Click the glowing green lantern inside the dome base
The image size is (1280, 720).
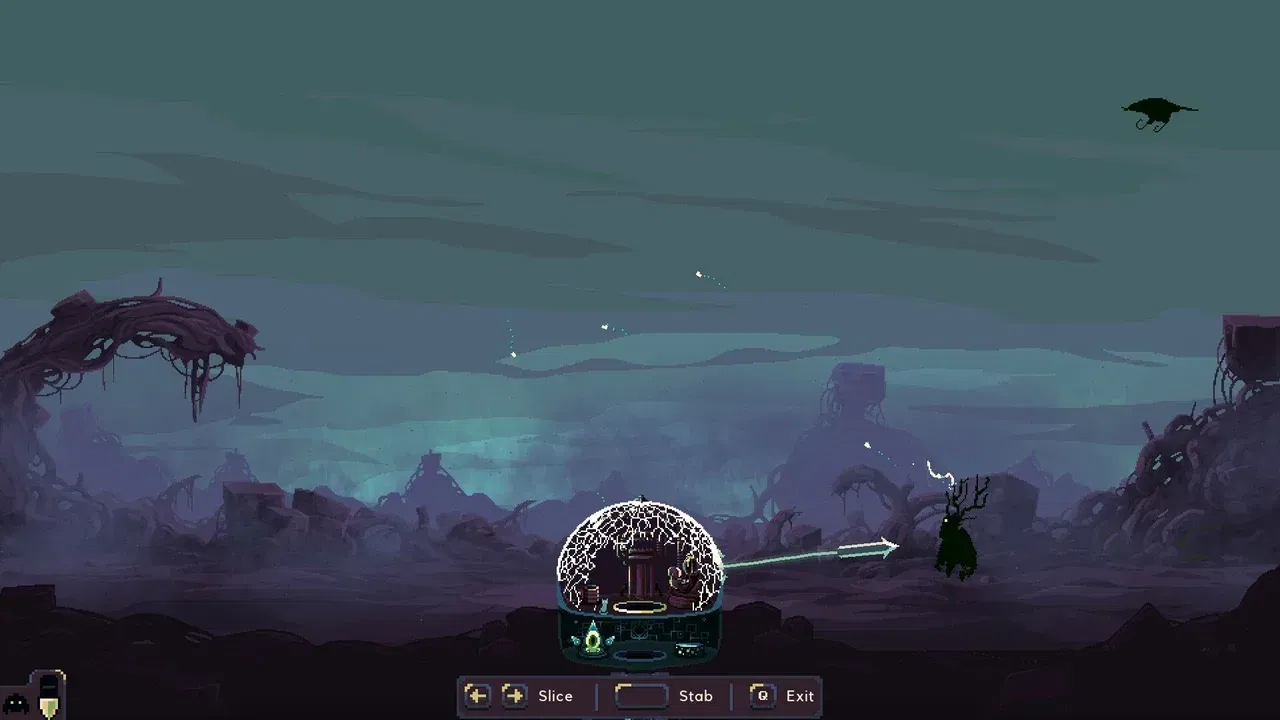(593, 642)
